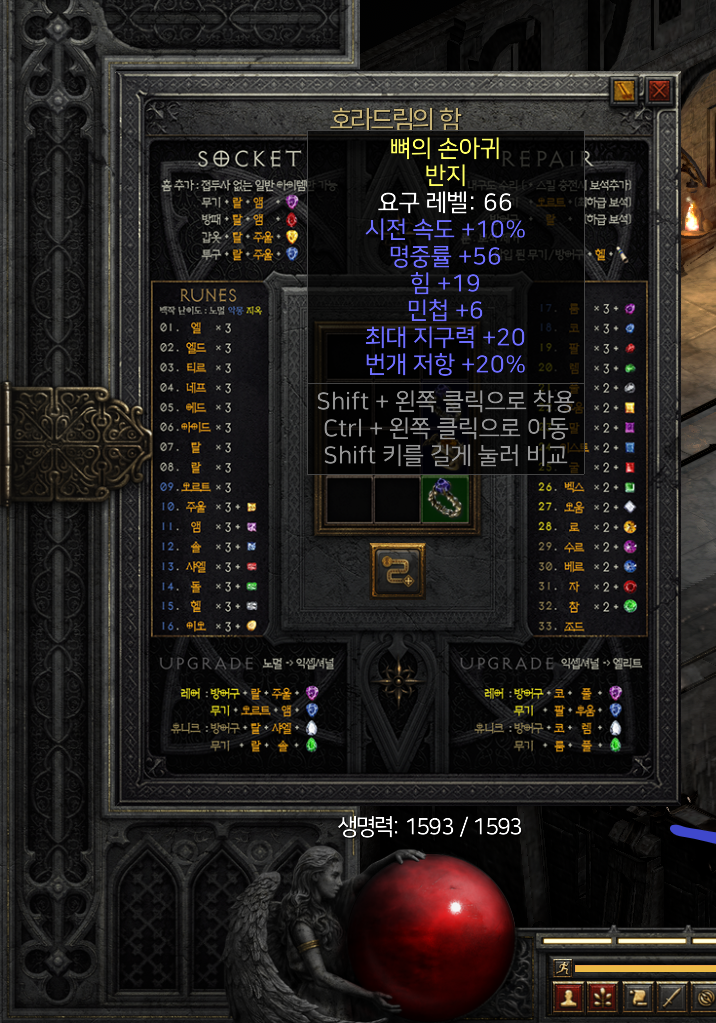Open the quest scroll icon
The height and width of the screenshot is (1023, 716).
pyautogui.click(x=637, y=998)
